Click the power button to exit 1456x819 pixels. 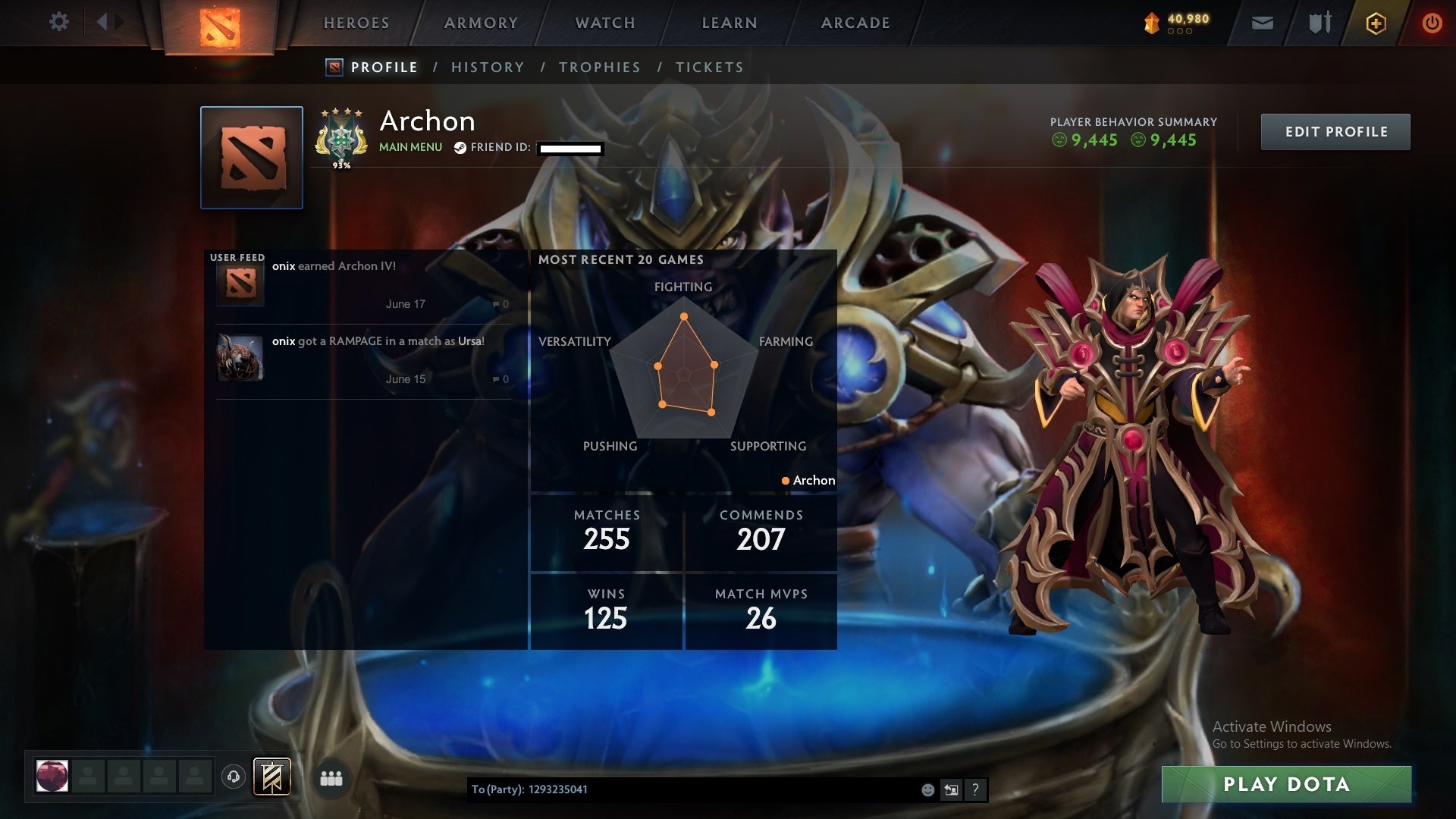click(1432, 23)
